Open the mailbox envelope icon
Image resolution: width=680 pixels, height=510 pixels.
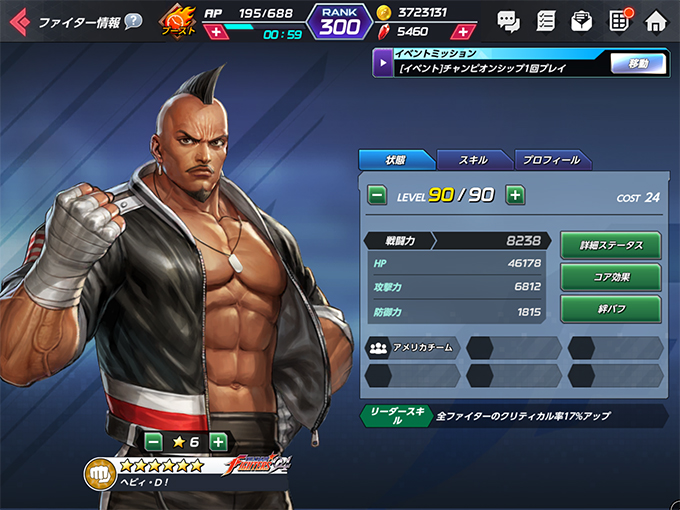click(x=581, y=20)
